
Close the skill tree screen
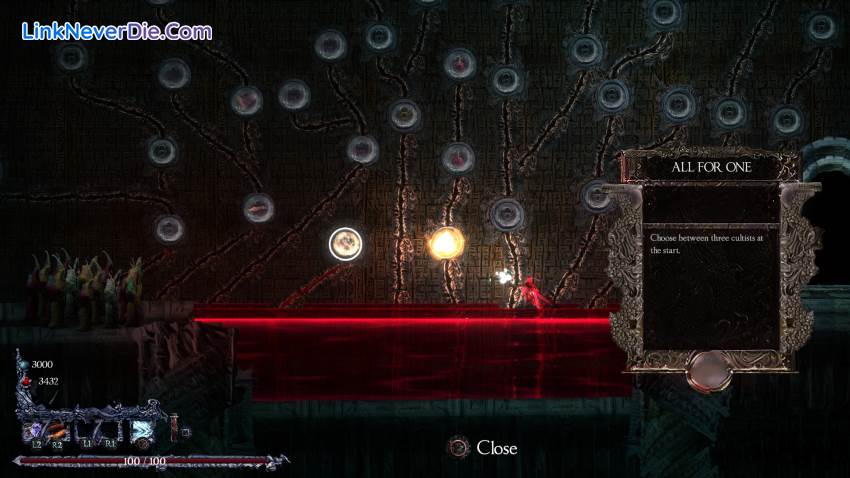tap(484, 448)
